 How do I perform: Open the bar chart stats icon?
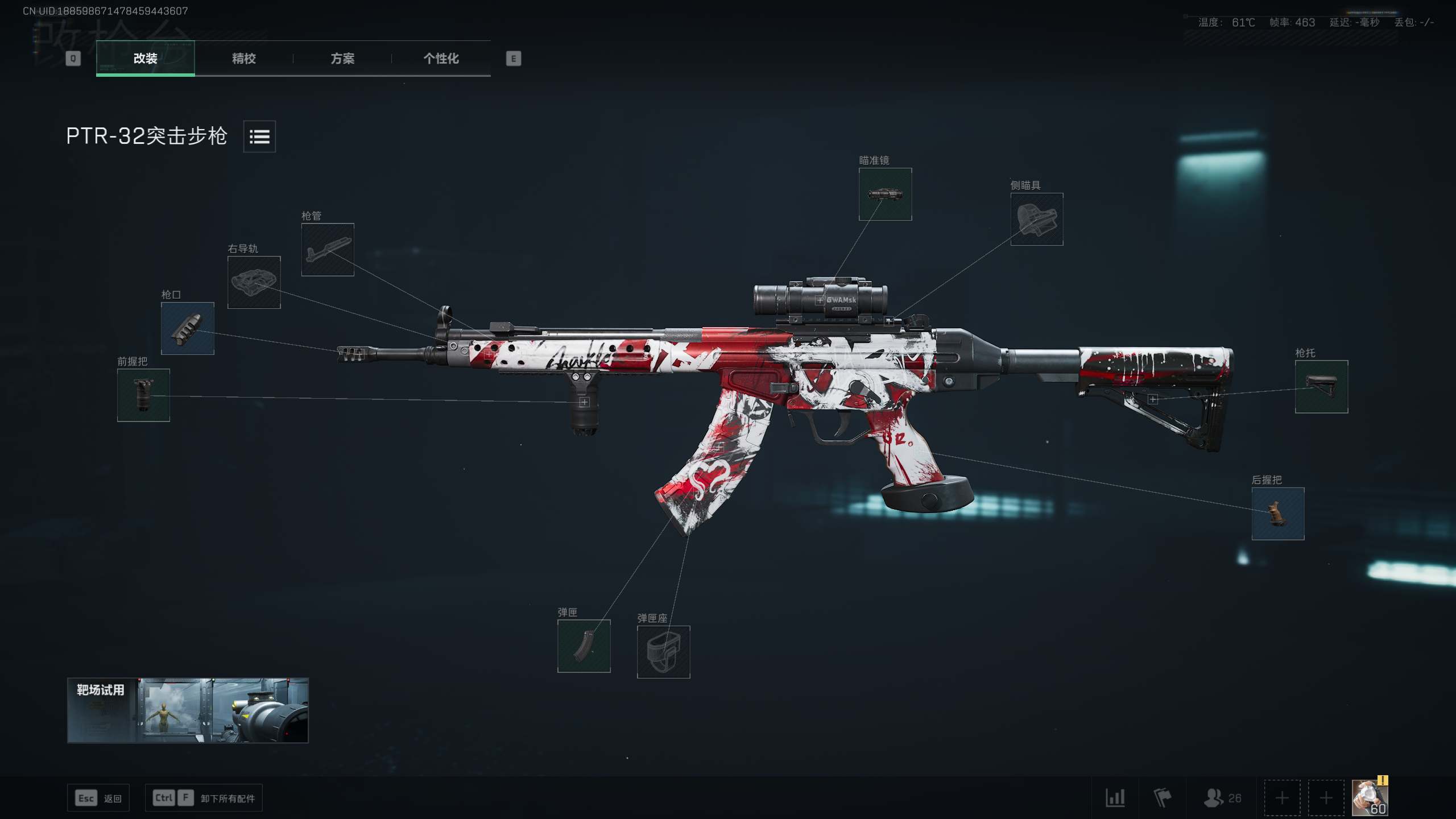coord(1115,798)
